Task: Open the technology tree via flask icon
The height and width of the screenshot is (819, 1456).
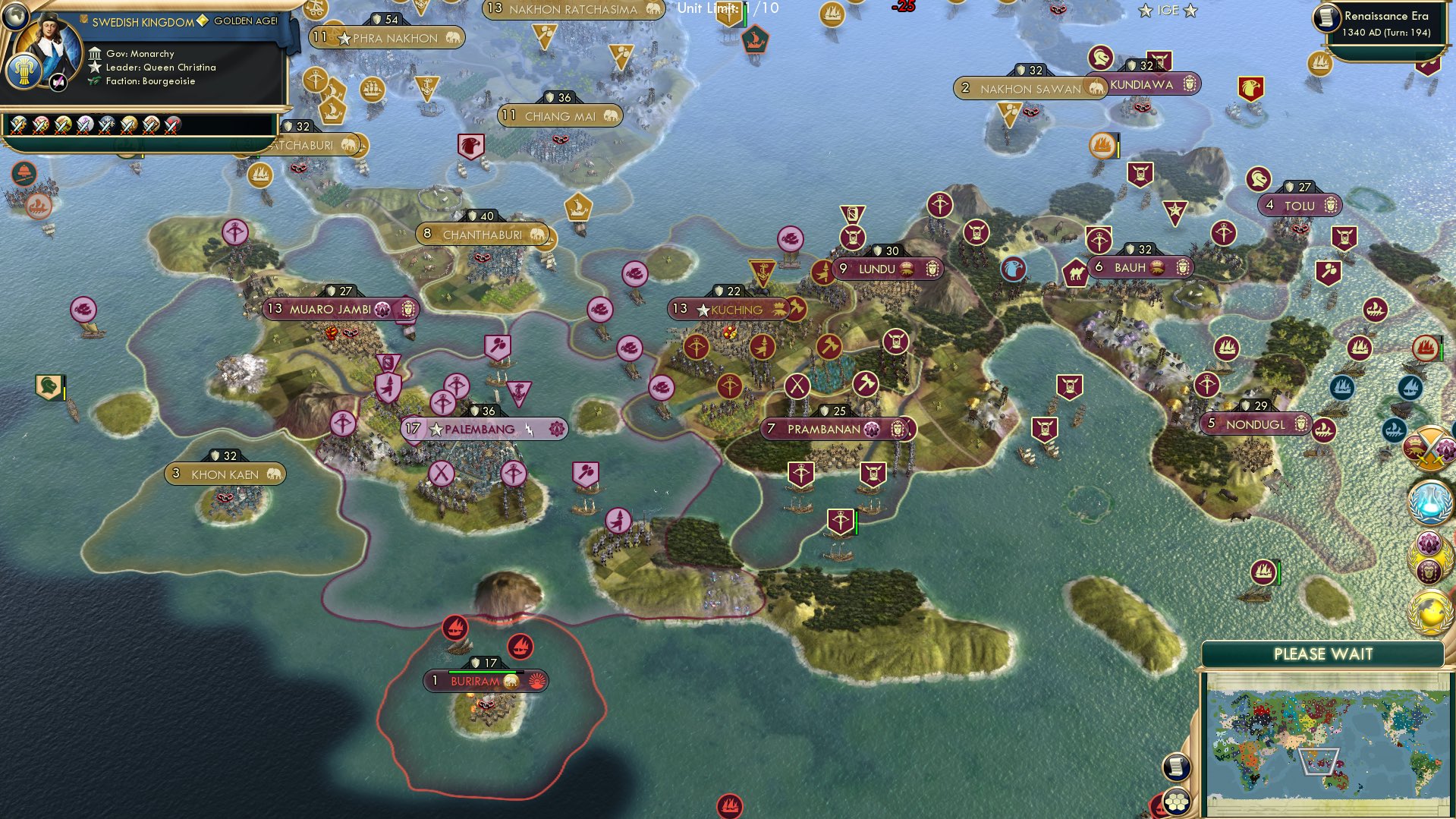Action: click(1429, 502)
